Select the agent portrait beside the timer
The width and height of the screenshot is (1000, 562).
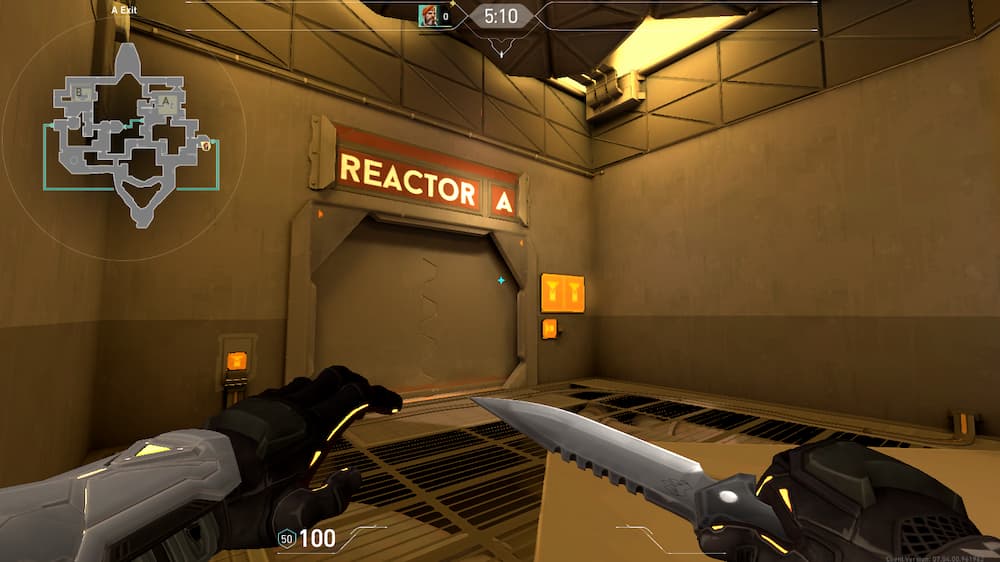pos(428,15)
